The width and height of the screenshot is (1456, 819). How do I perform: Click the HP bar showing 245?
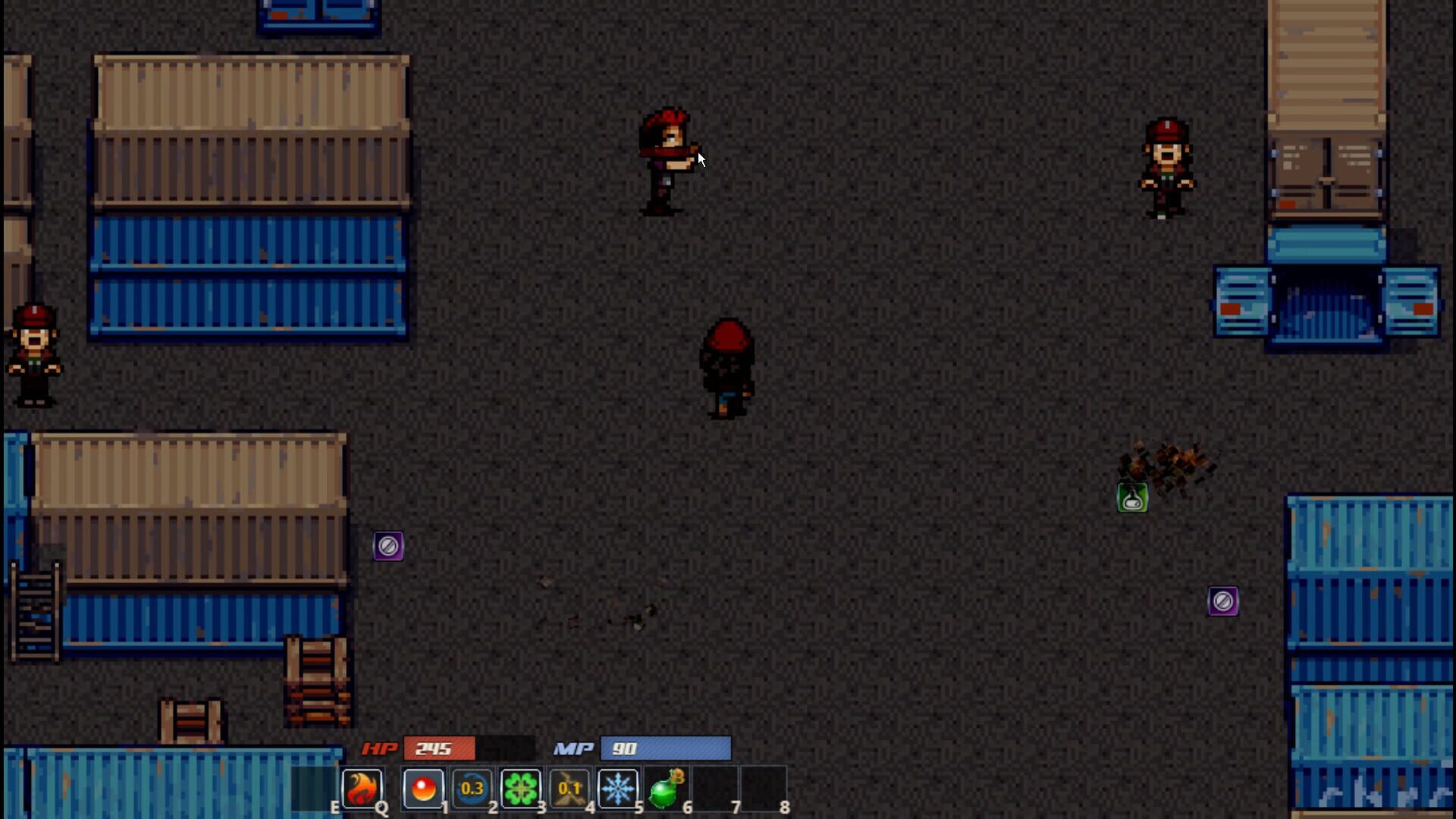440,749
